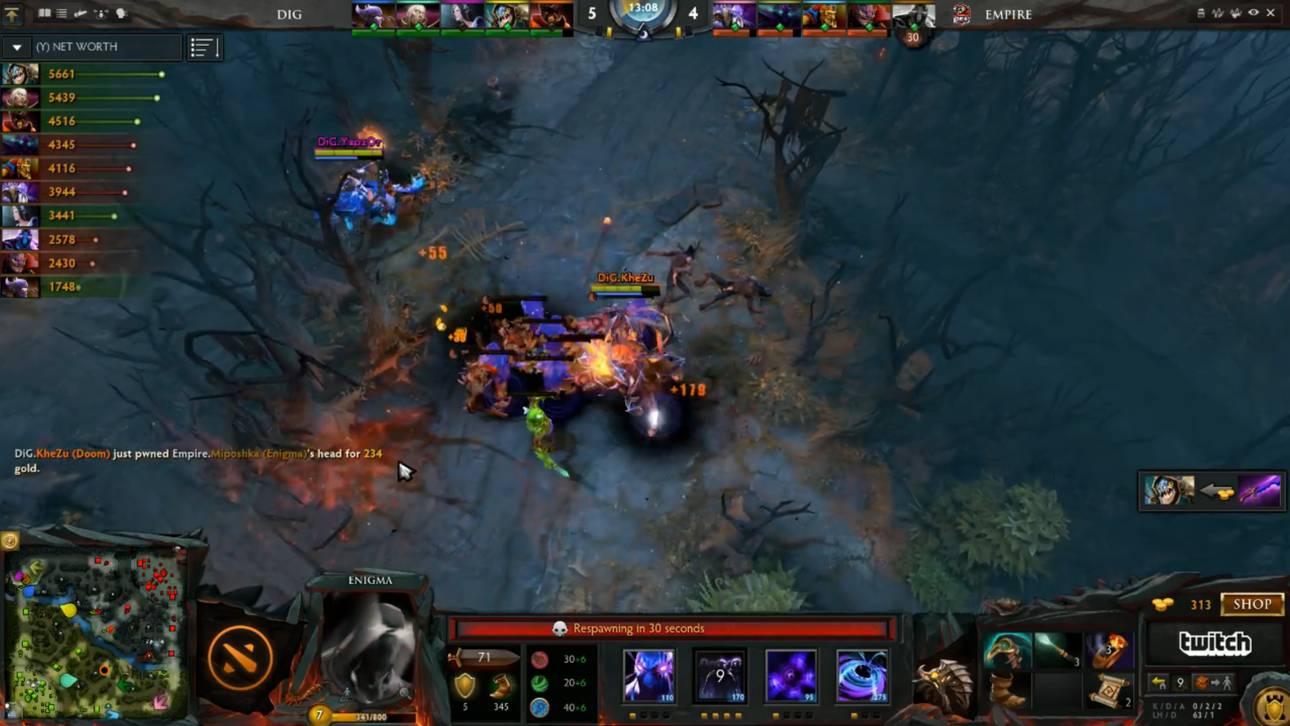Click the spectator drawing tool icon
This screenshot has width=1290, height=726.
80,13
